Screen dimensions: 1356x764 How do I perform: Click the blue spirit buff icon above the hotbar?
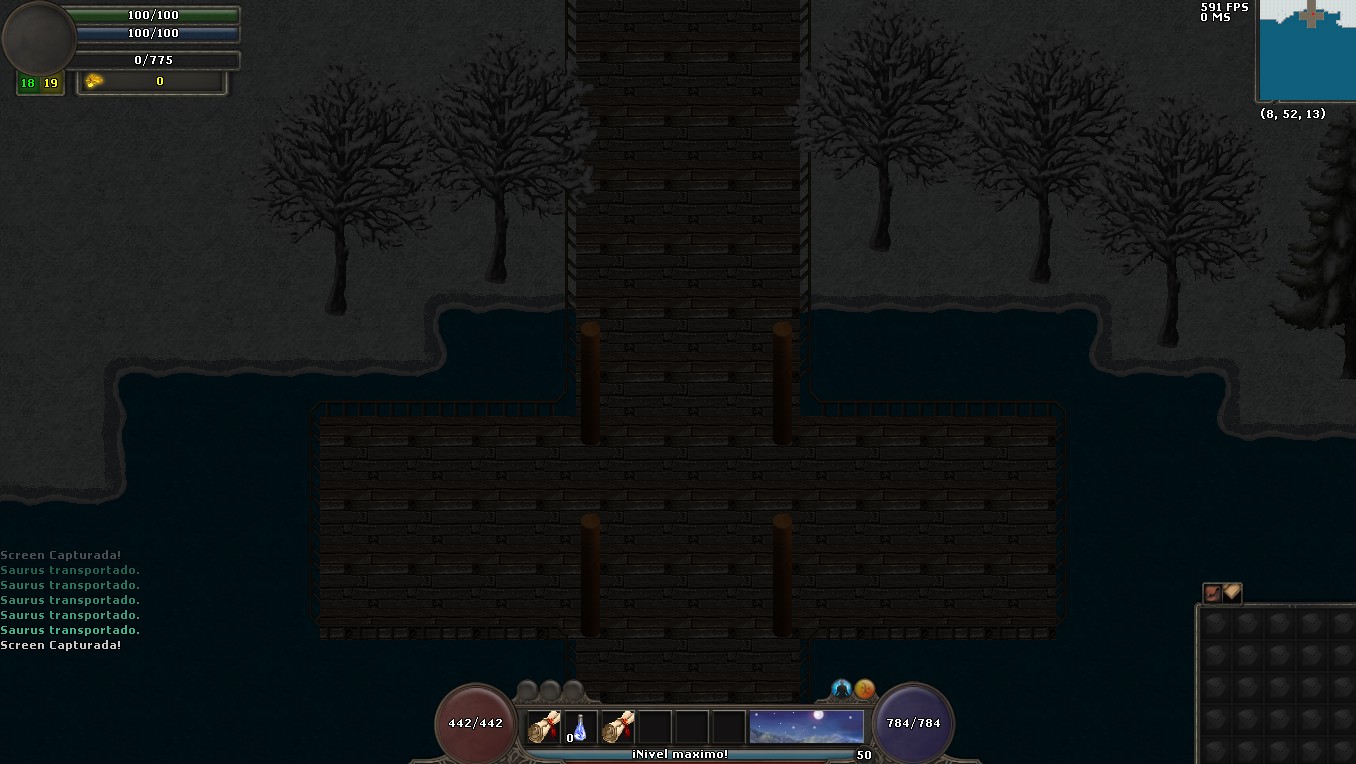[842, 689]
